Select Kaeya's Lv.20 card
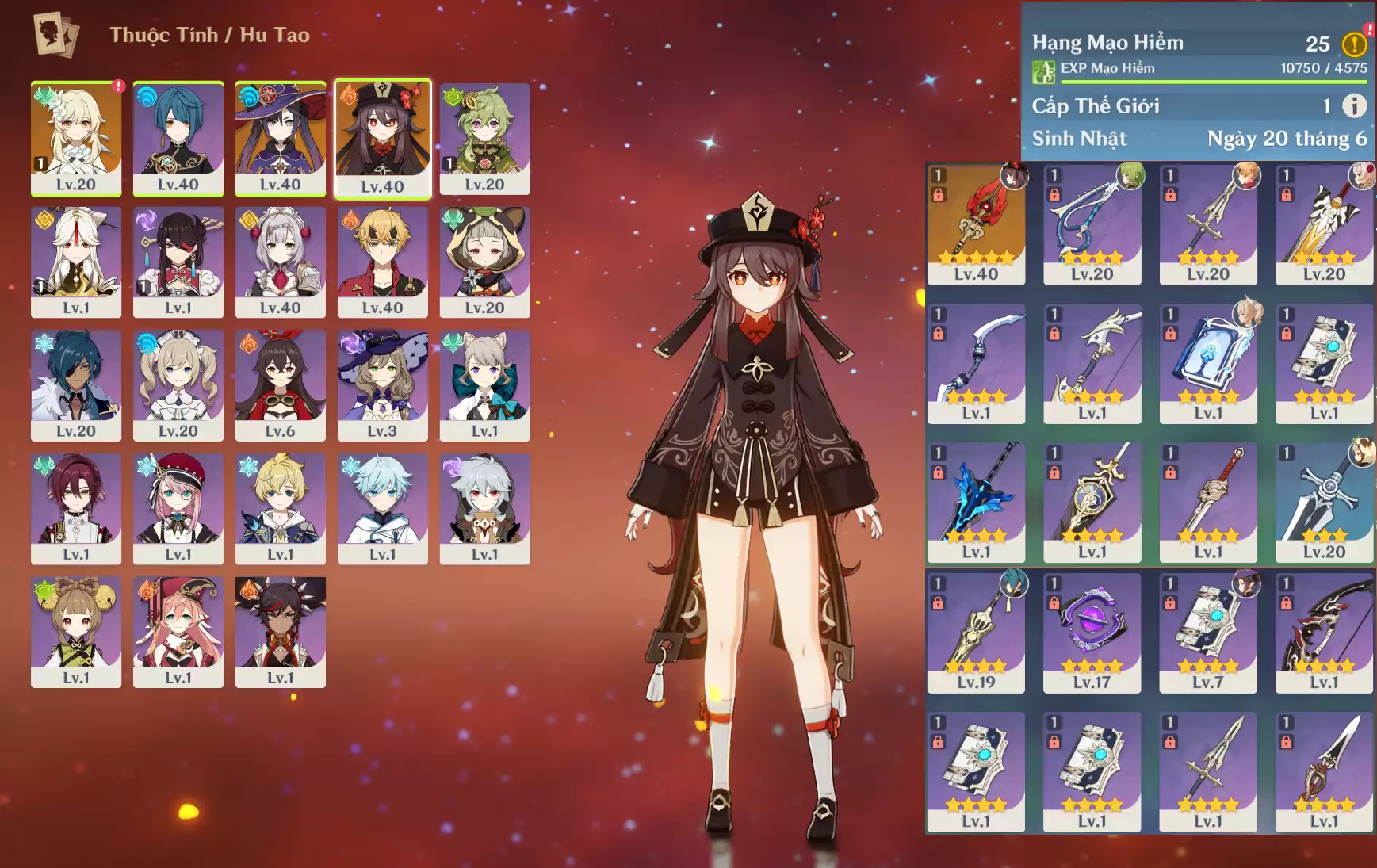This screenshot has width=1377, height=868. click(76, 385)
